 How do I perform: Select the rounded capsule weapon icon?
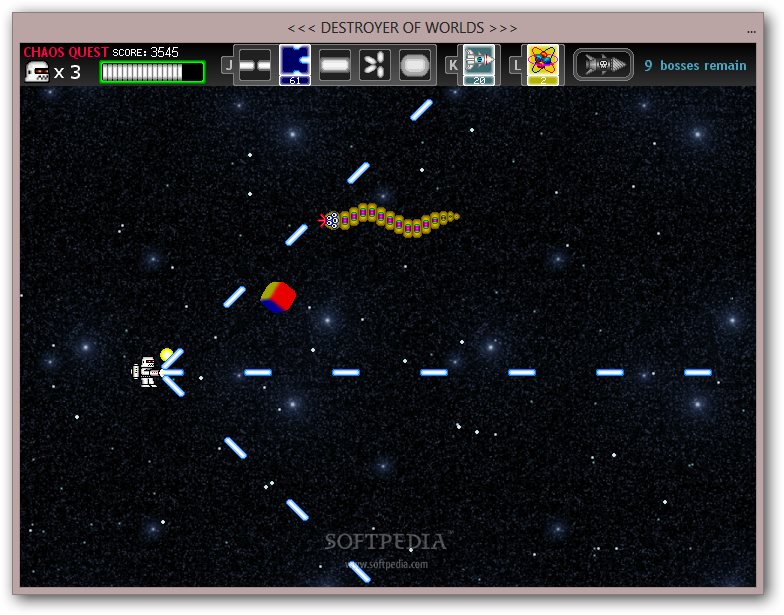(x=415, y=66)
